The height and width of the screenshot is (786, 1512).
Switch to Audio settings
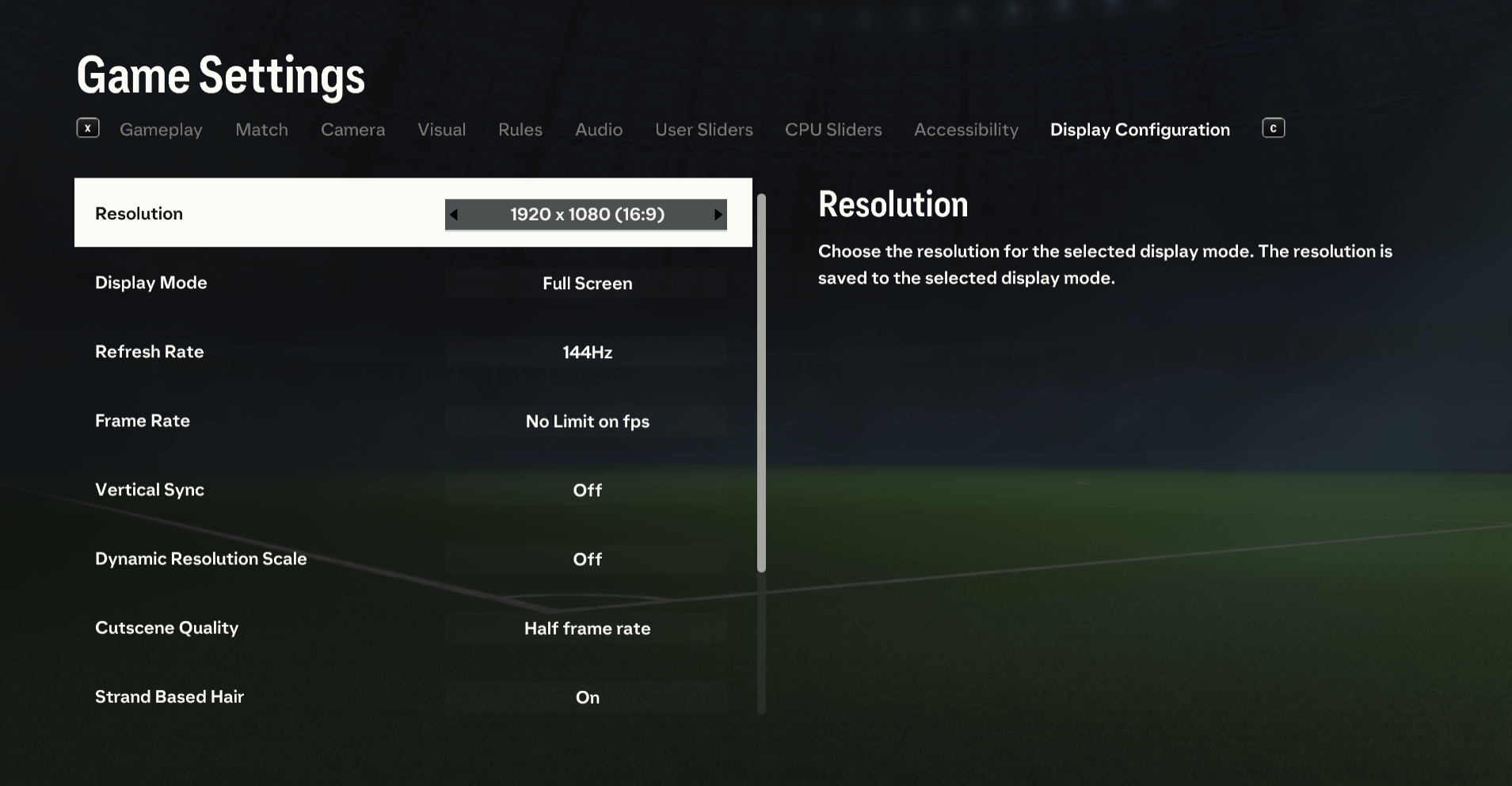point(599,130)
